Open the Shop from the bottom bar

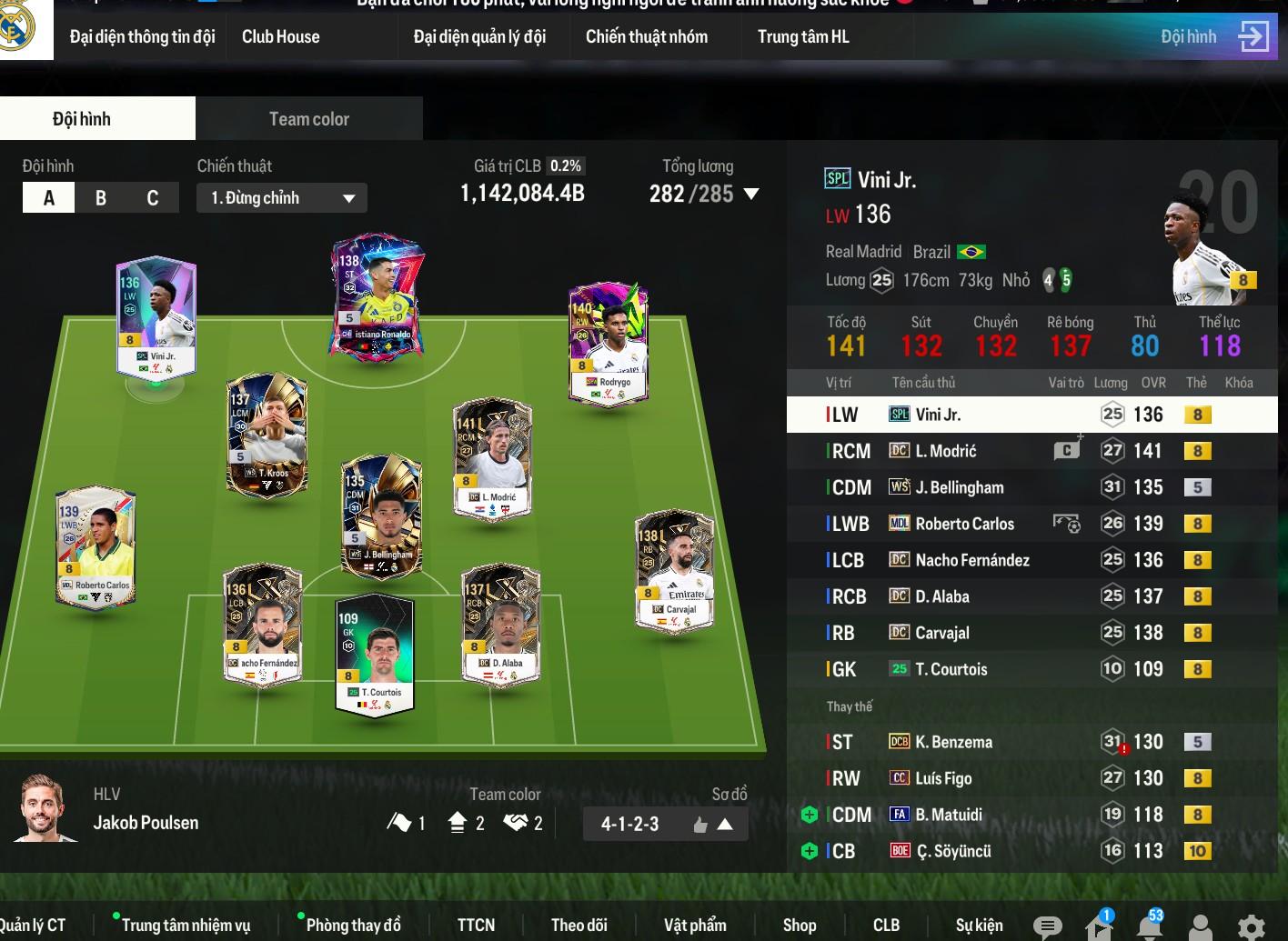click(800, 925)
